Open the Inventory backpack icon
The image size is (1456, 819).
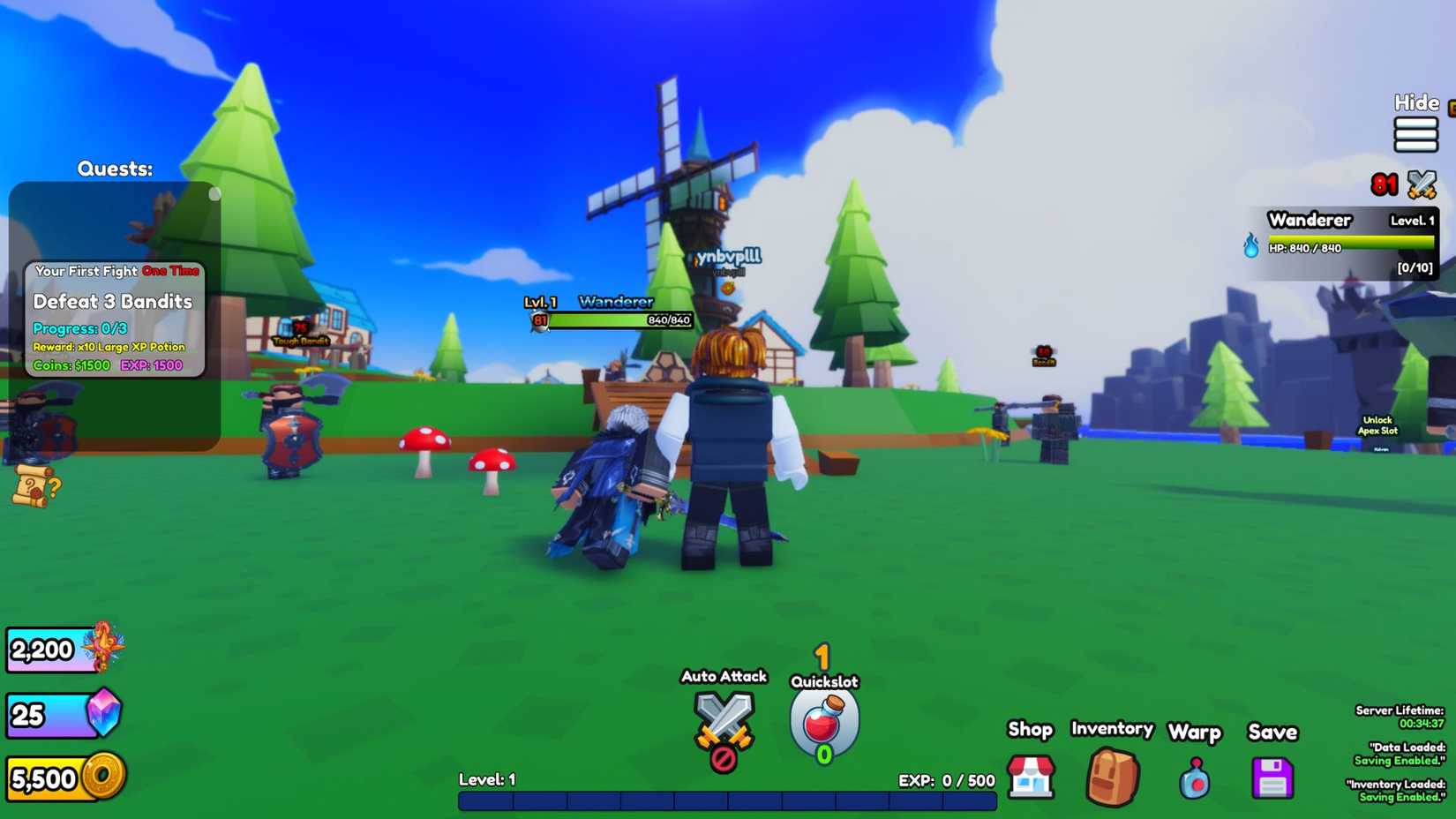1112,777
